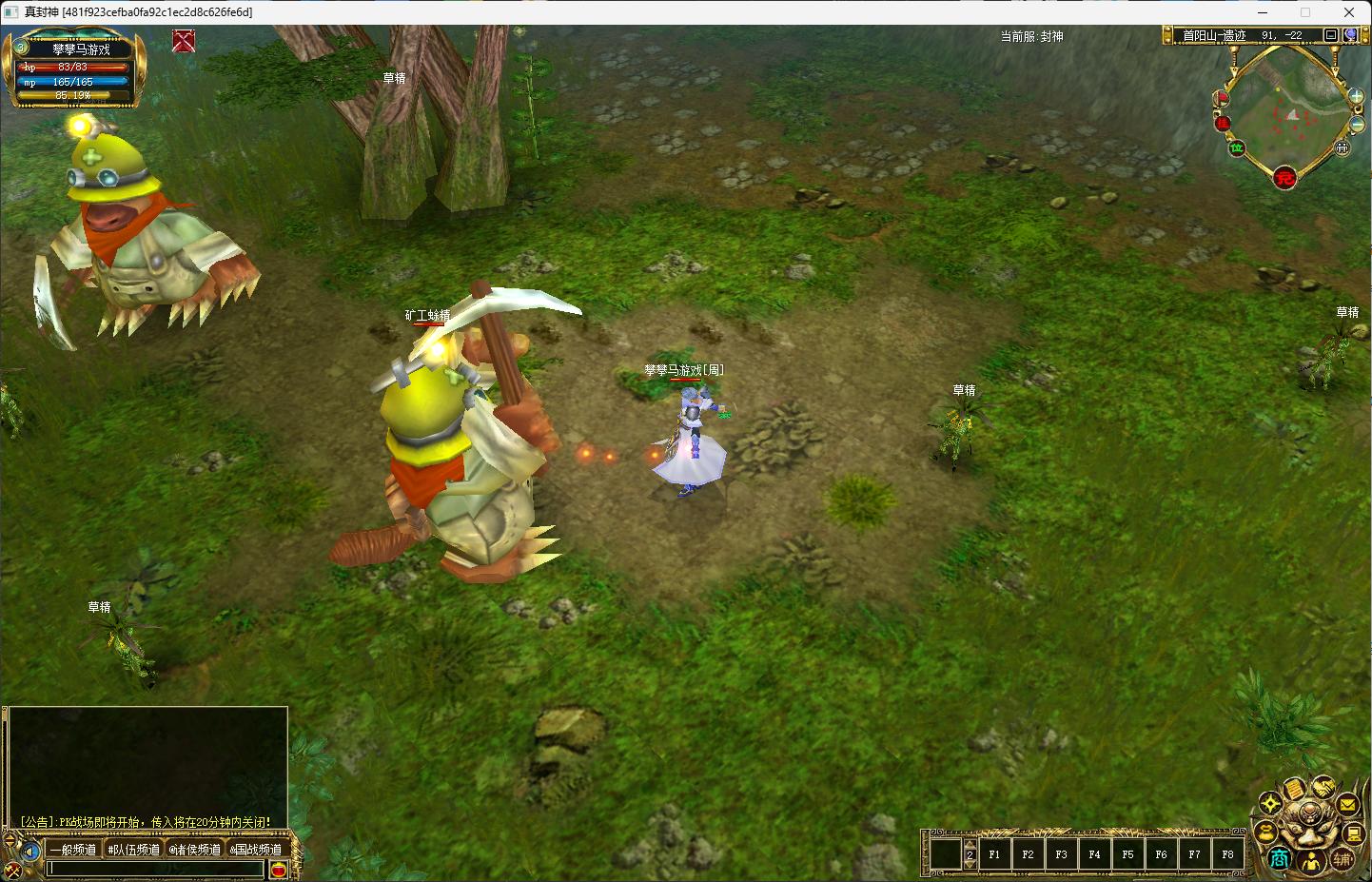Open the 商 shop button
This screenshot has width=1372, height=882.
(1279, 859)
